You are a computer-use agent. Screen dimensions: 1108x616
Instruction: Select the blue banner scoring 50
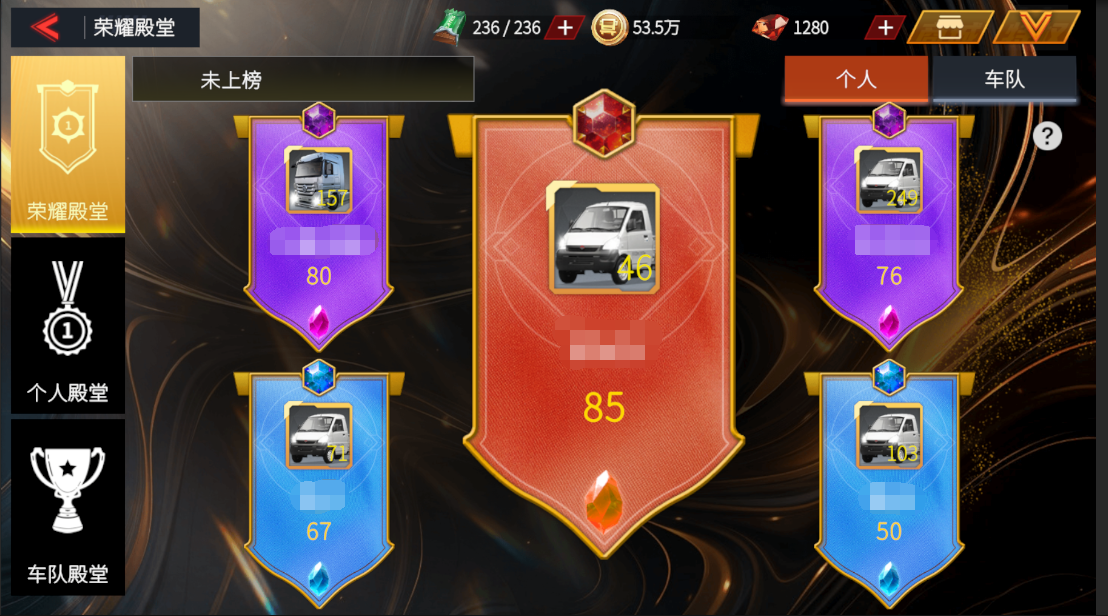[889, 480]
